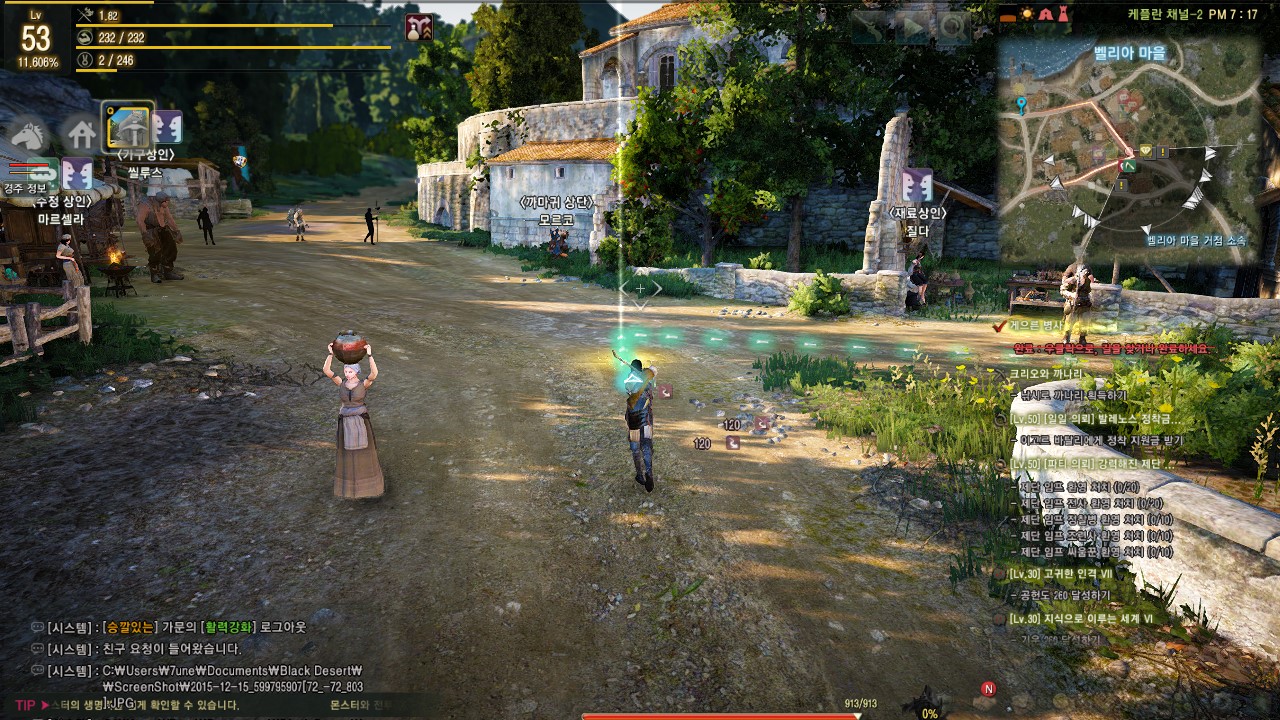Click the horse mount icon
Image resolution: width=1280 pixels, height=720 pixels.
(29, 133)
